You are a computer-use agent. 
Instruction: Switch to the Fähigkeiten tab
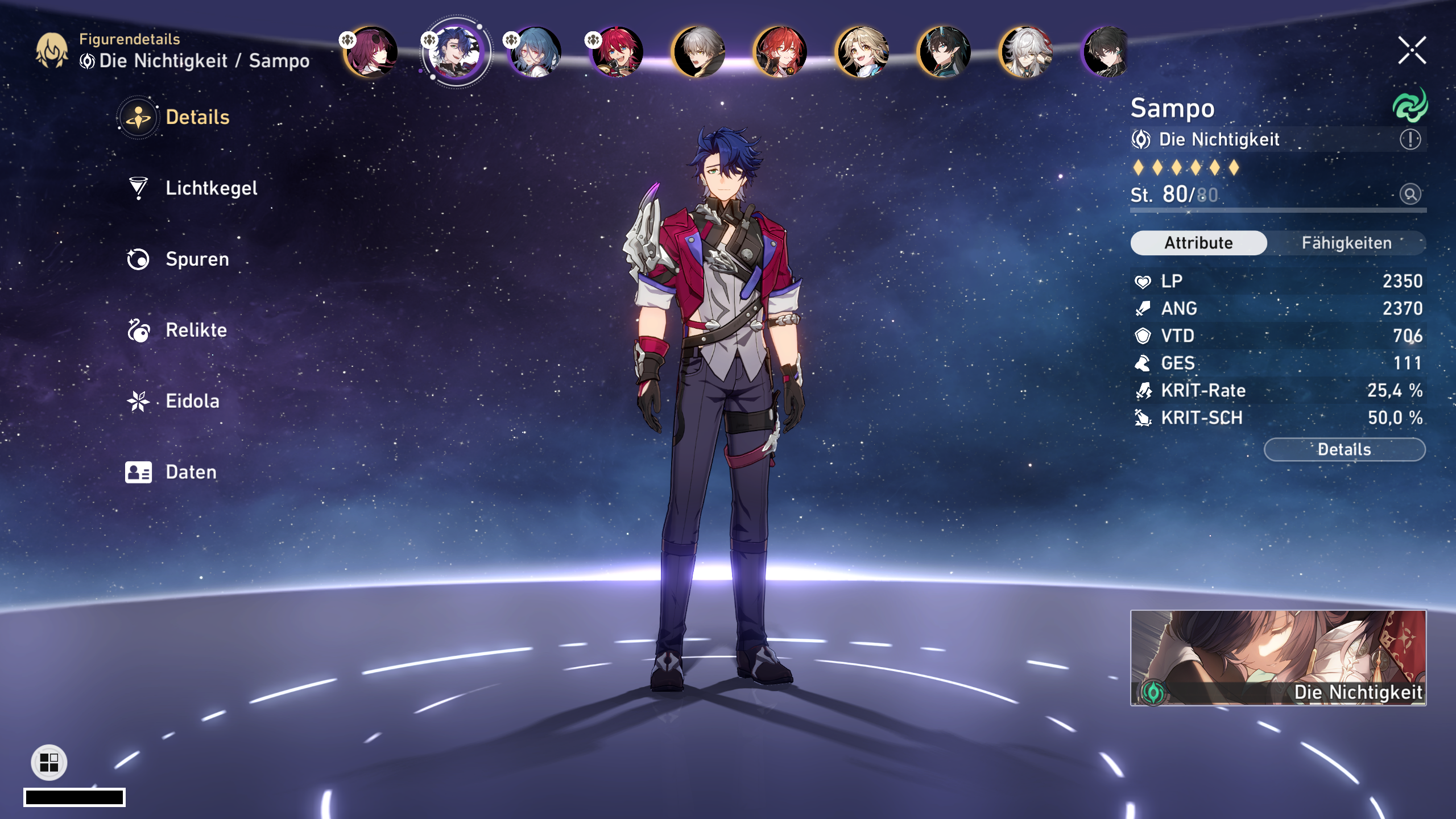pyautogui.click(x=1346, y=243)
